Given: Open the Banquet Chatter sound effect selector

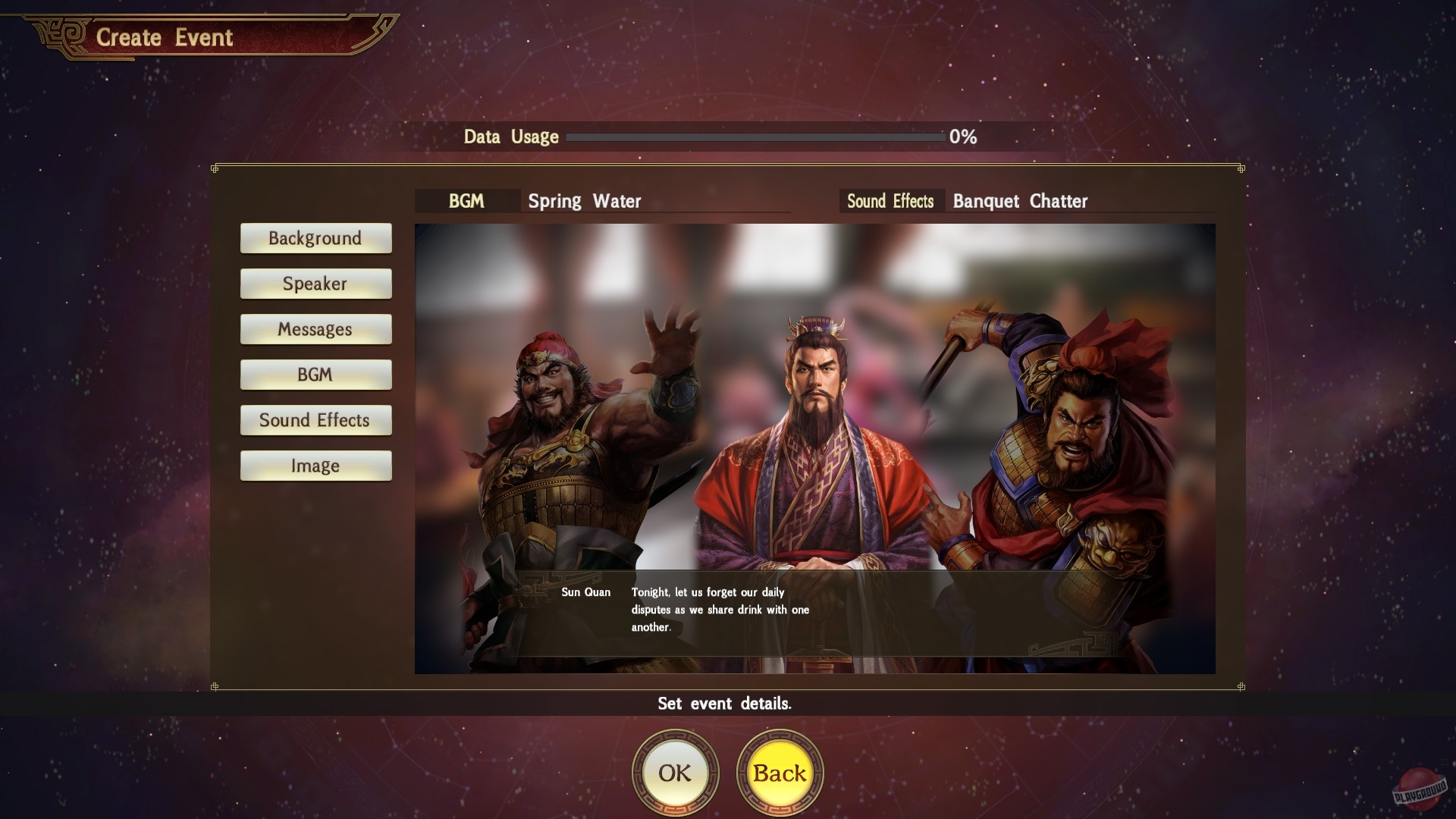Looking at the screenshot, I should click(x=1019, y=201).
